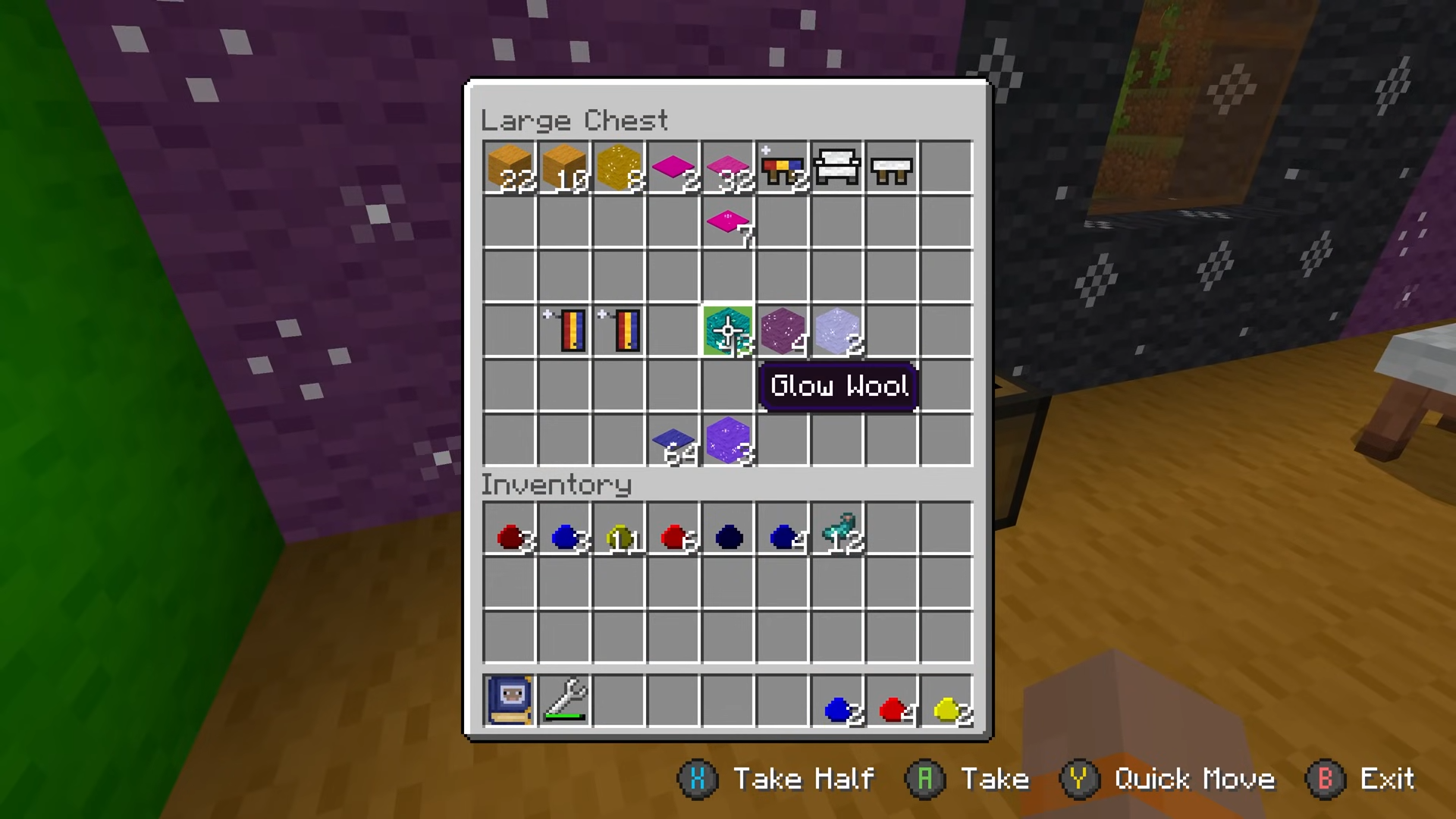Select the white sofa item
Viewport: 1456px width, 819px height.
[837, 168]
